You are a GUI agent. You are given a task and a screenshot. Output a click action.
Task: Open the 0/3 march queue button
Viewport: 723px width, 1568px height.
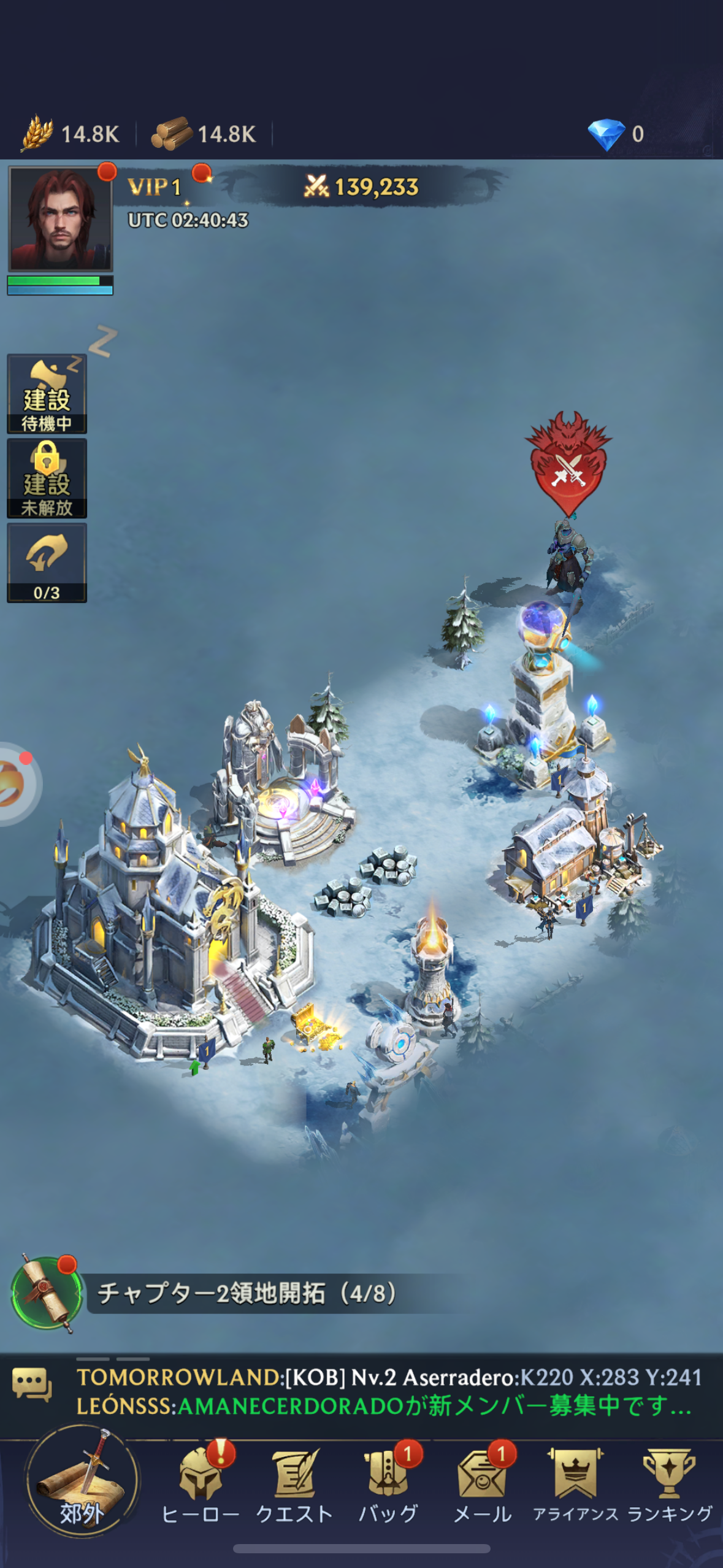[x=47, y=563]
